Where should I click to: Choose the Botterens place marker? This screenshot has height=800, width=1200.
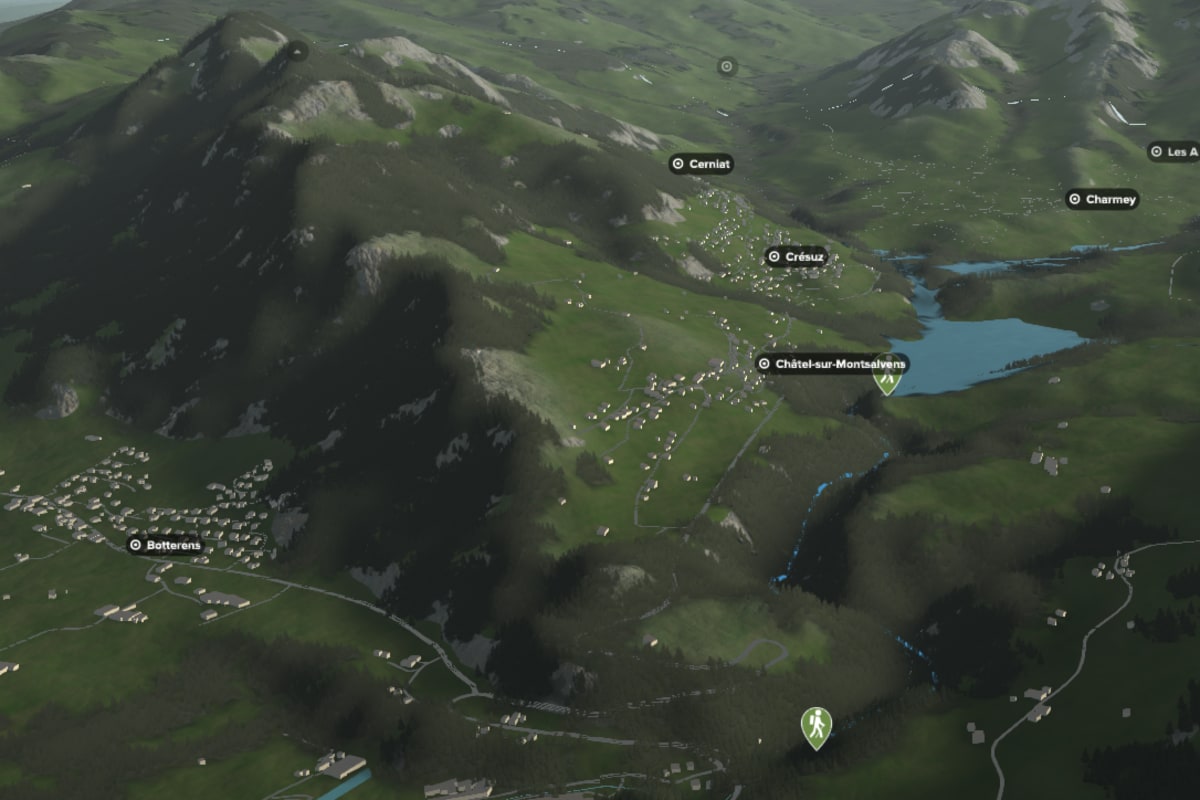[x=166, y=546]
